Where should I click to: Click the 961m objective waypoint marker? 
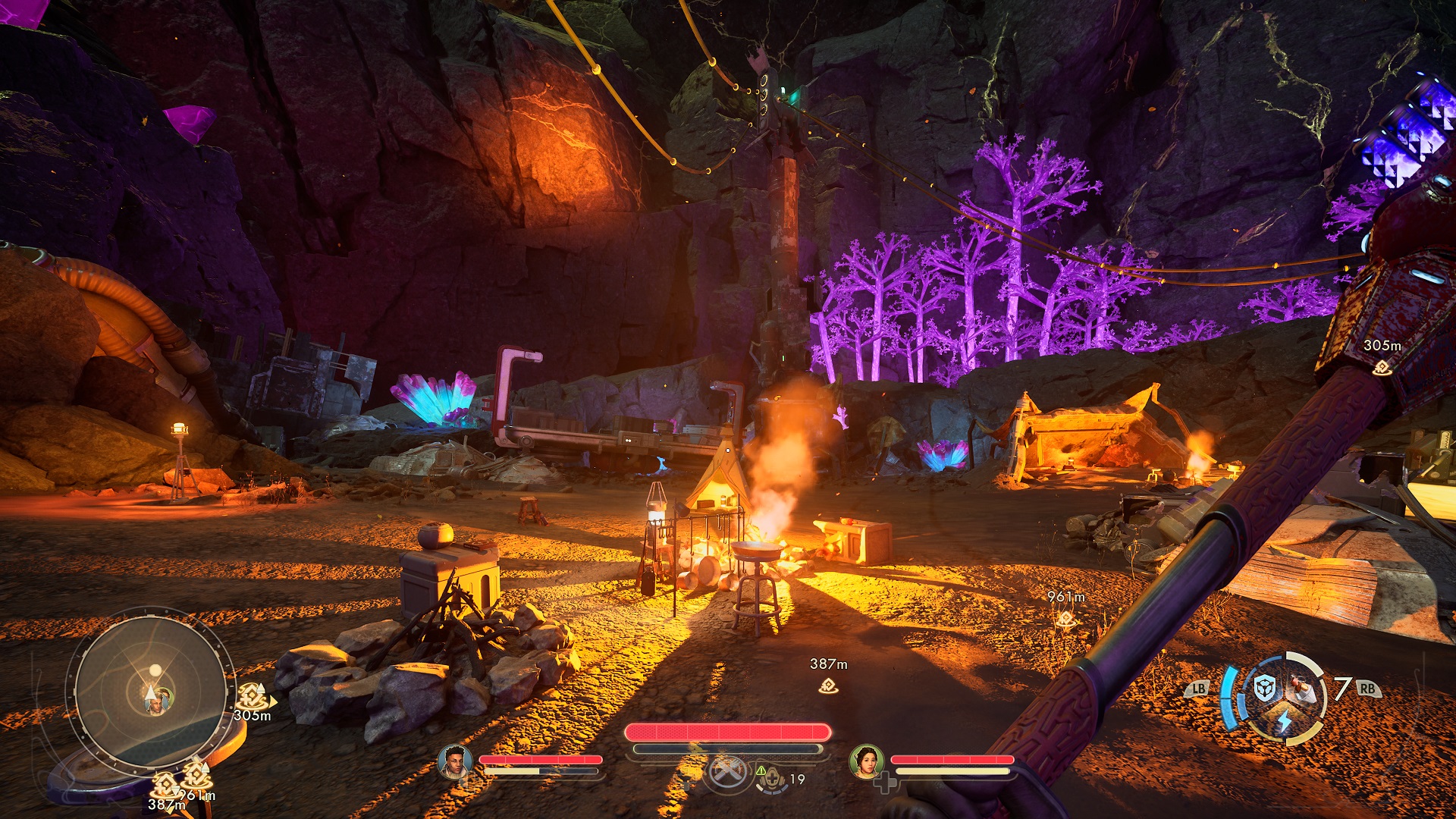pos(1066,619)
